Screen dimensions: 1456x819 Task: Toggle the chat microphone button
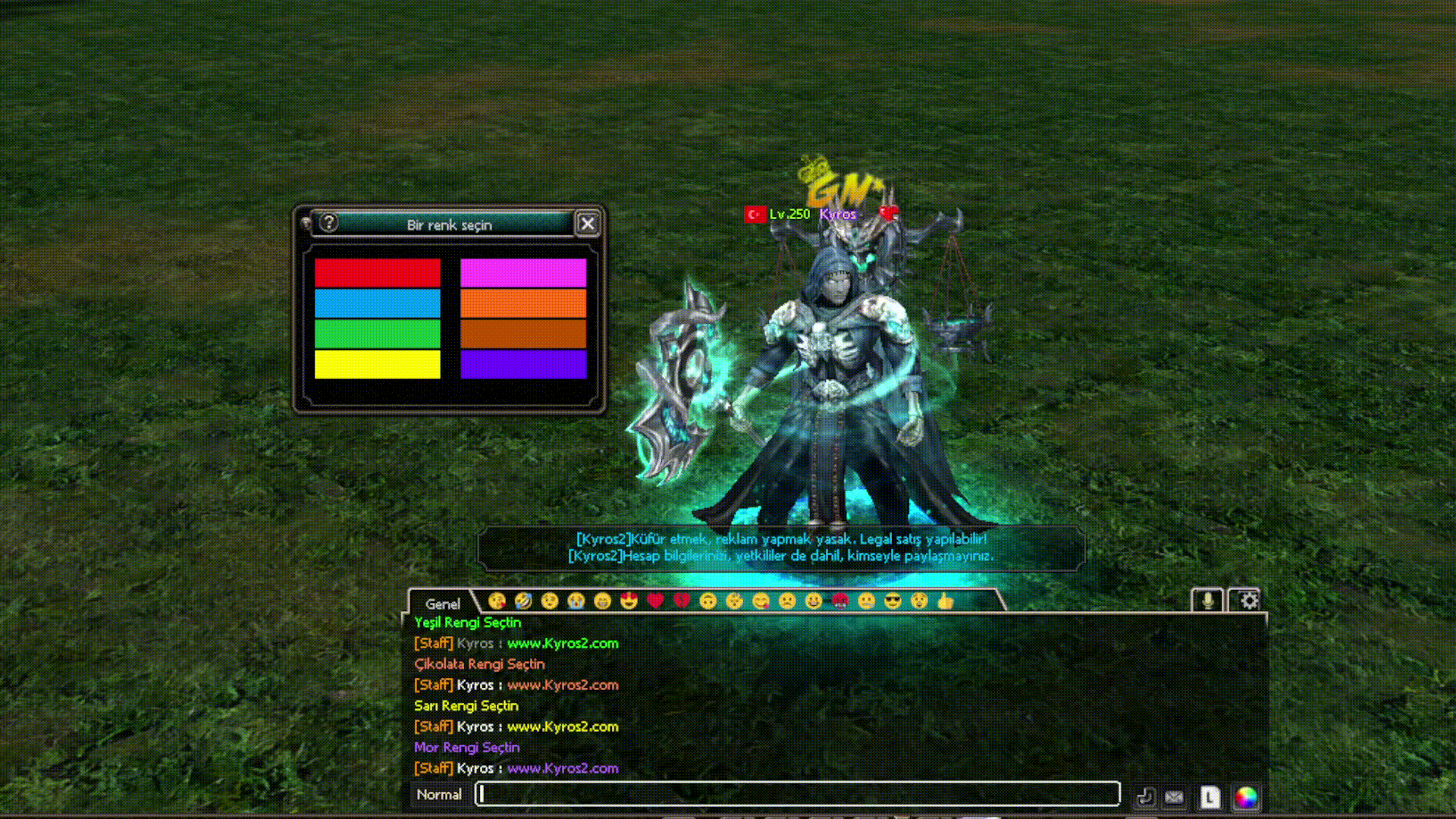(1207, 601)
